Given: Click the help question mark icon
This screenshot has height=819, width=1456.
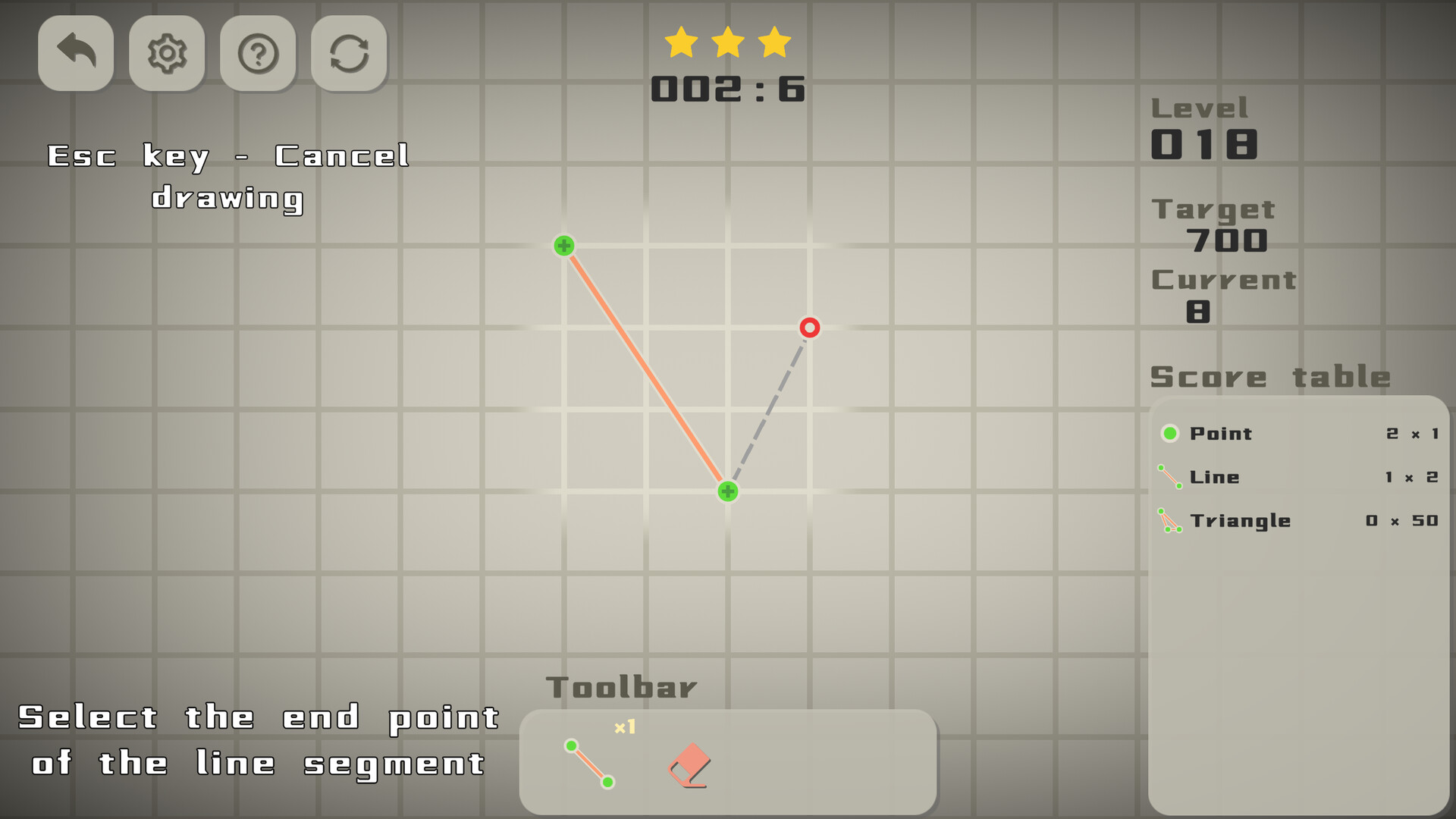Looking at the screenshot, I should [x=258, y=53].
